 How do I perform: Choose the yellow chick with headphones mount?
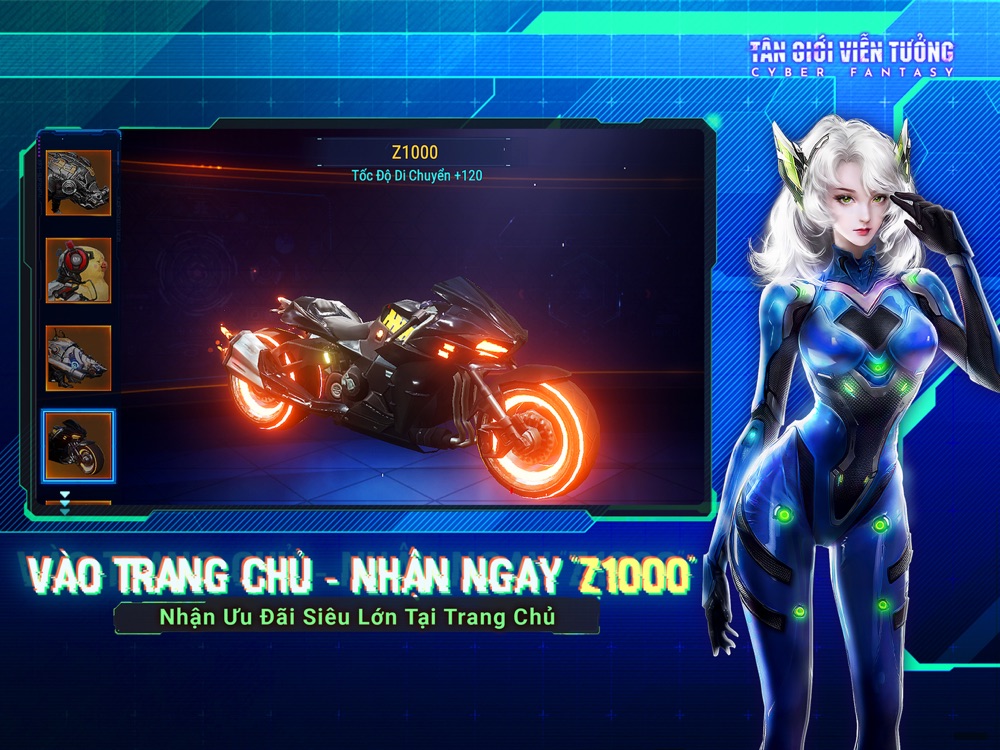pyautogui.click(x=78, y=270)
